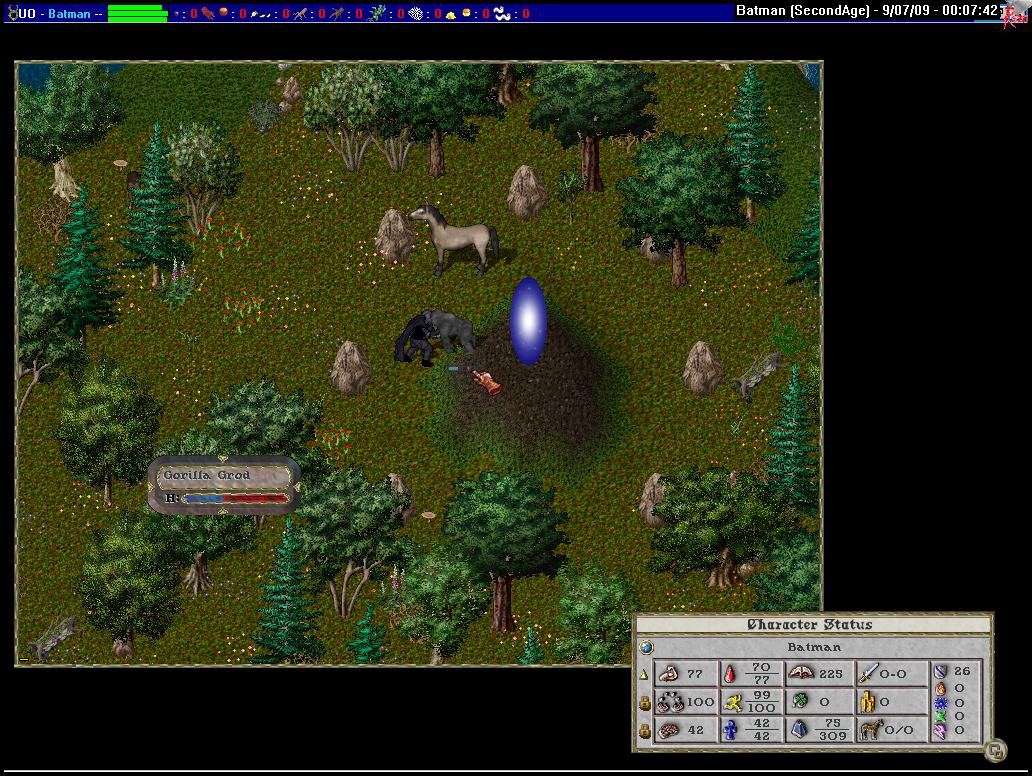Click the Character Status title header
This screenshot has height=776, width=1032.
811,625
